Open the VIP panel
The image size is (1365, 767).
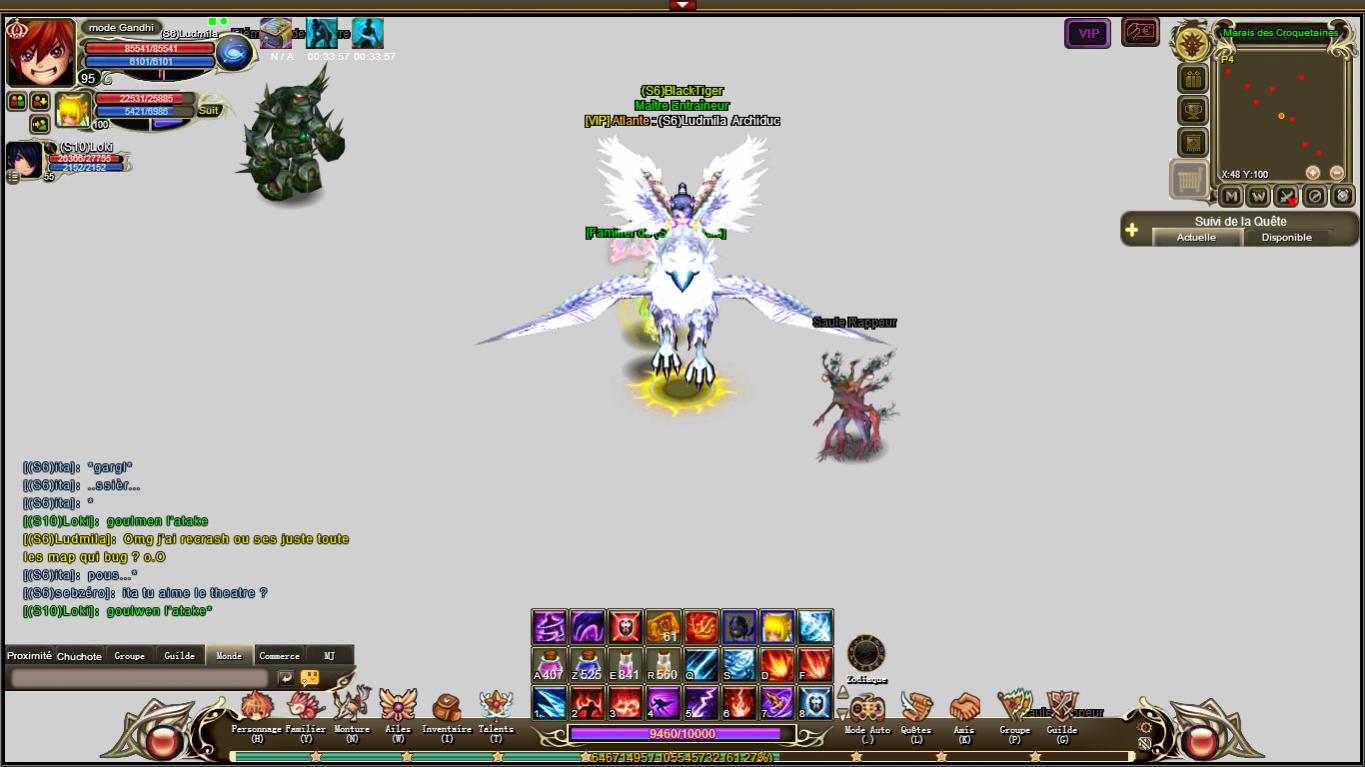(1087, 33)
